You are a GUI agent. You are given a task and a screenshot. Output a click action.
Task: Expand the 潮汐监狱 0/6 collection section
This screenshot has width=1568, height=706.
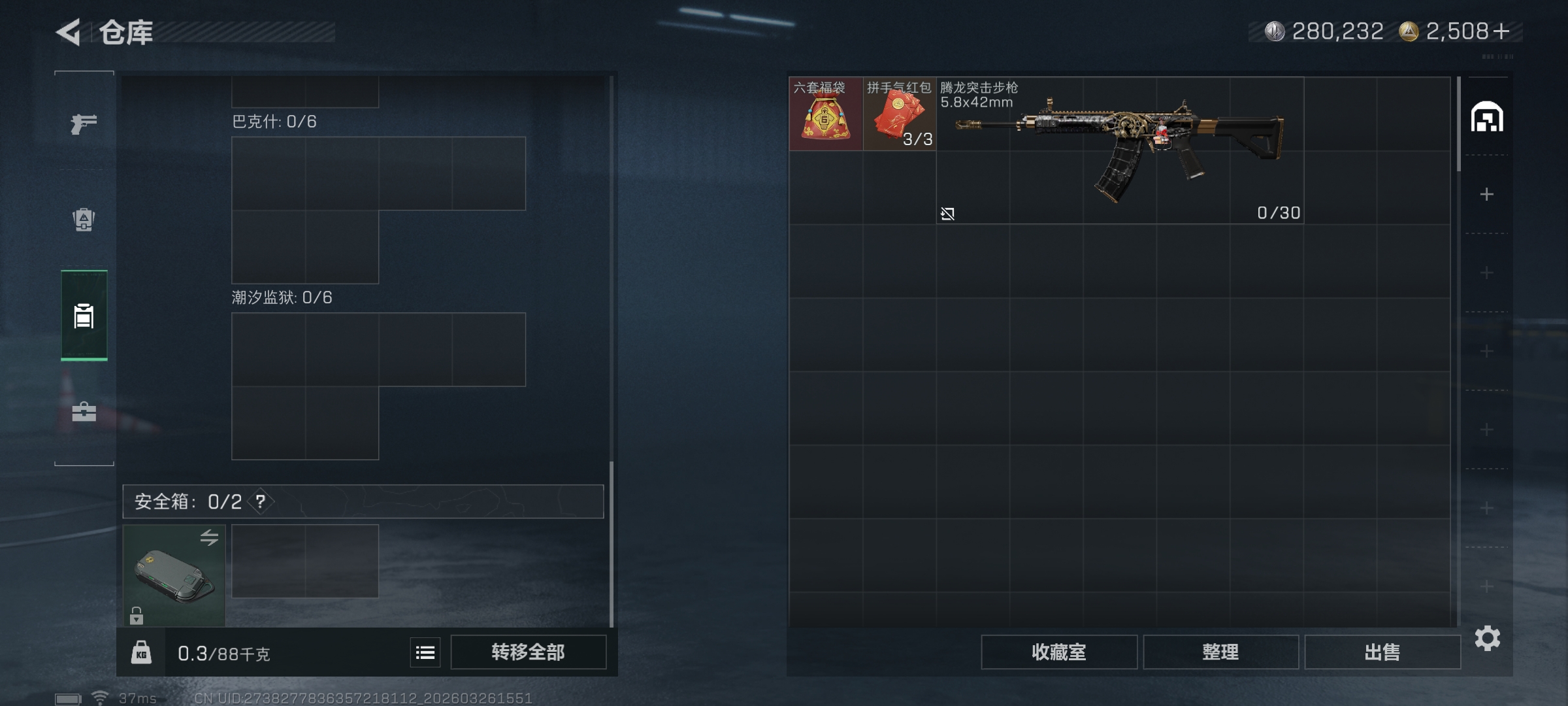coord(281,296)
